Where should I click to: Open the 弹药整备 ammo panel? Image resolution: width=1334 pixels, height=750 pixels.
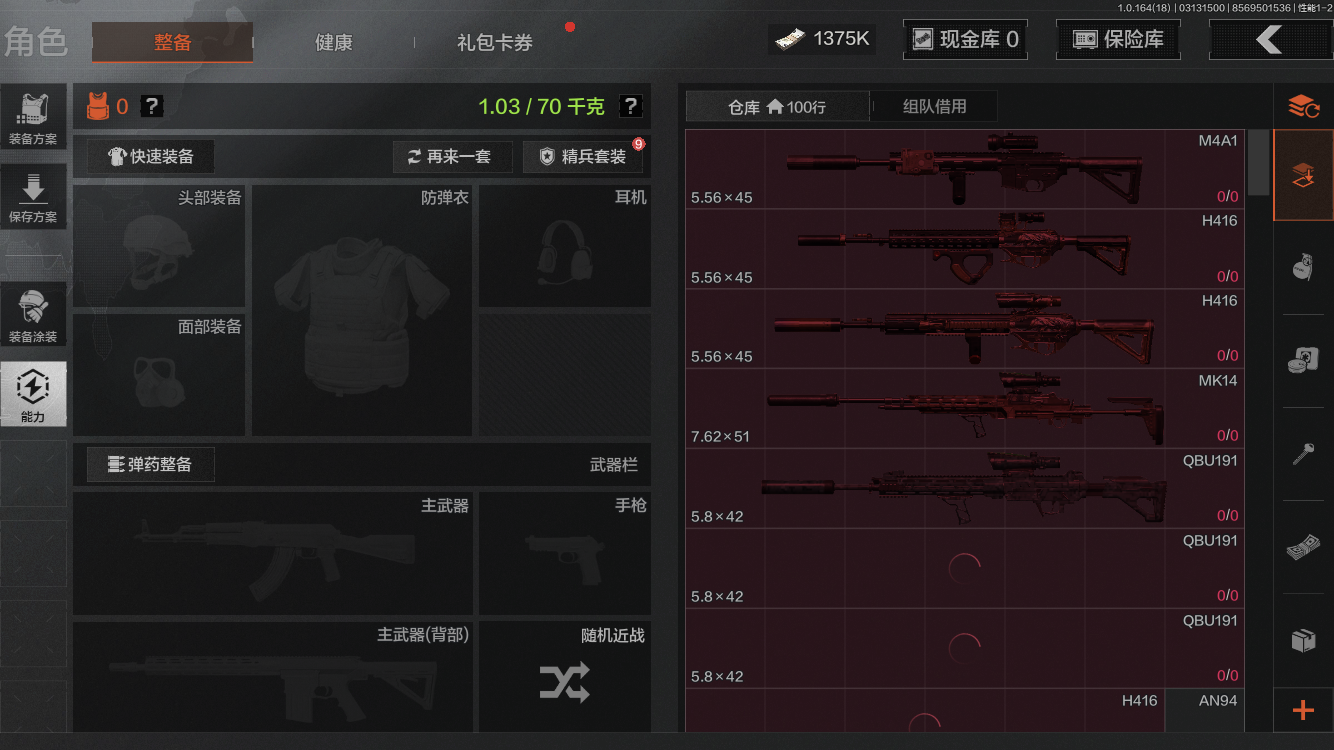point(150,464)
